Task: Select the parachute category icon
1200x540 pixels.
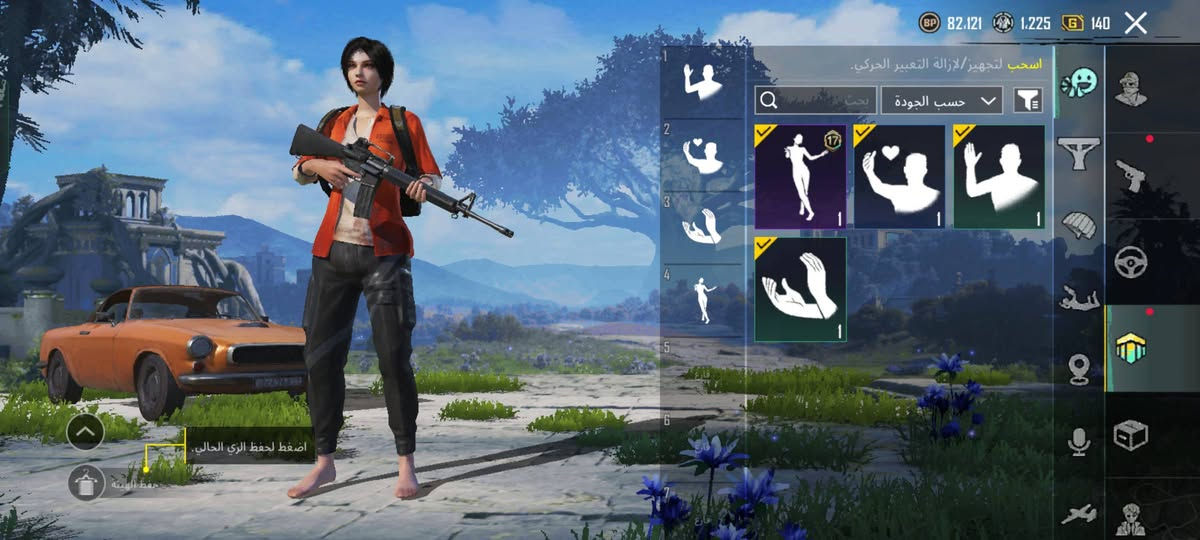Action: [1079, 225]
